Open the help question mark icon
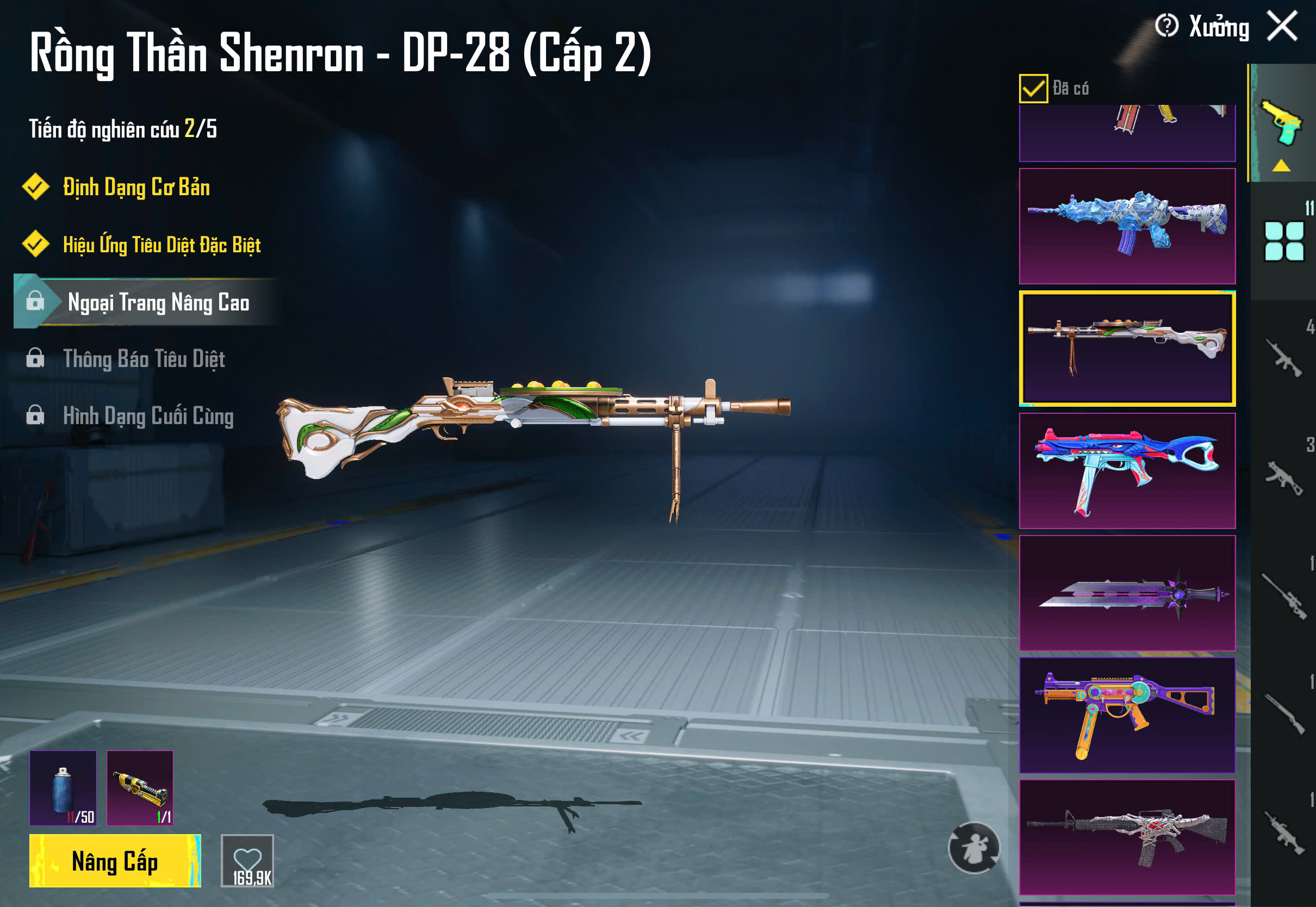 1166,26
